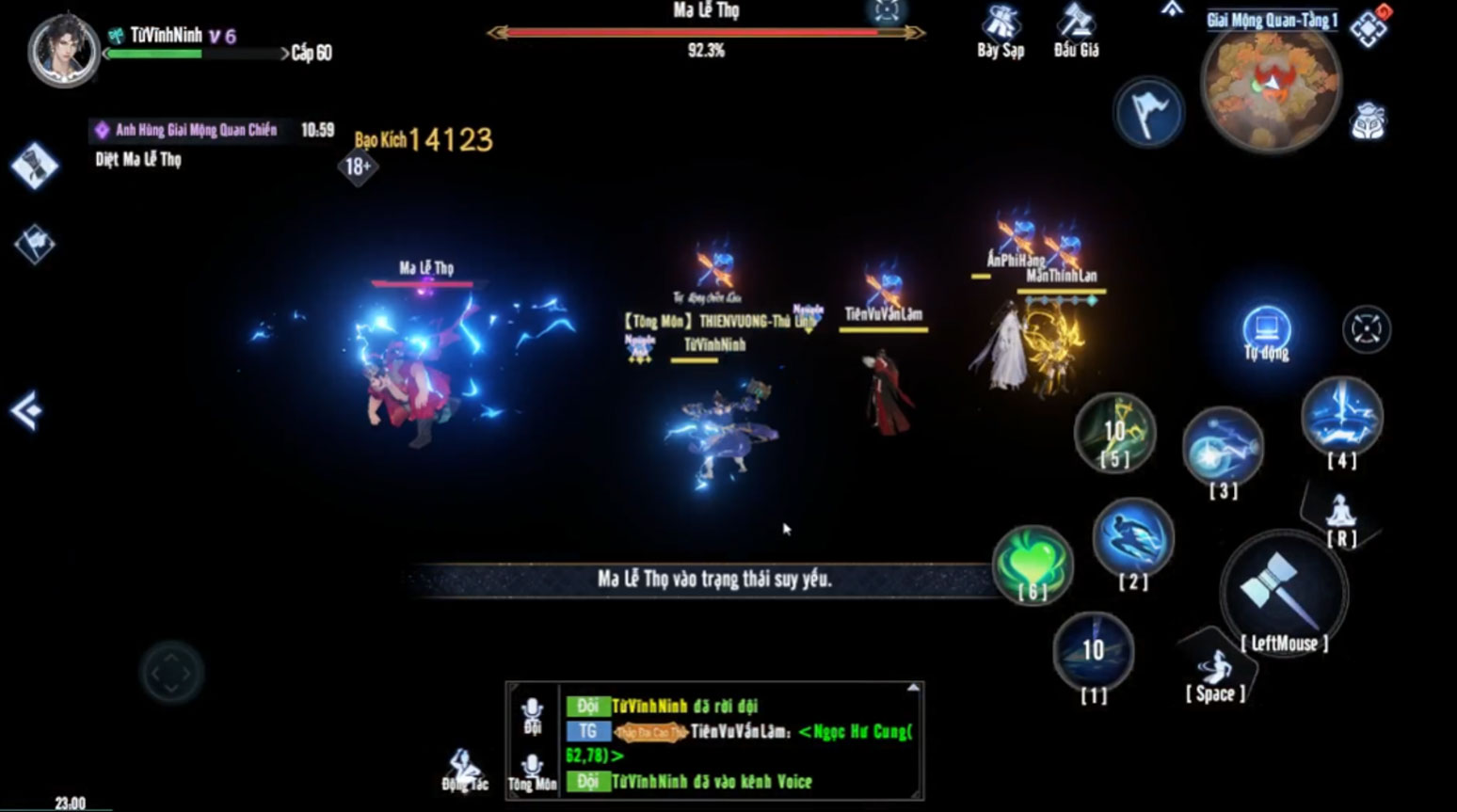Open the flag button beside the minimap
Viewport: 1457px width, 812px height.
pyautogui.click(x=1148, y=113)
